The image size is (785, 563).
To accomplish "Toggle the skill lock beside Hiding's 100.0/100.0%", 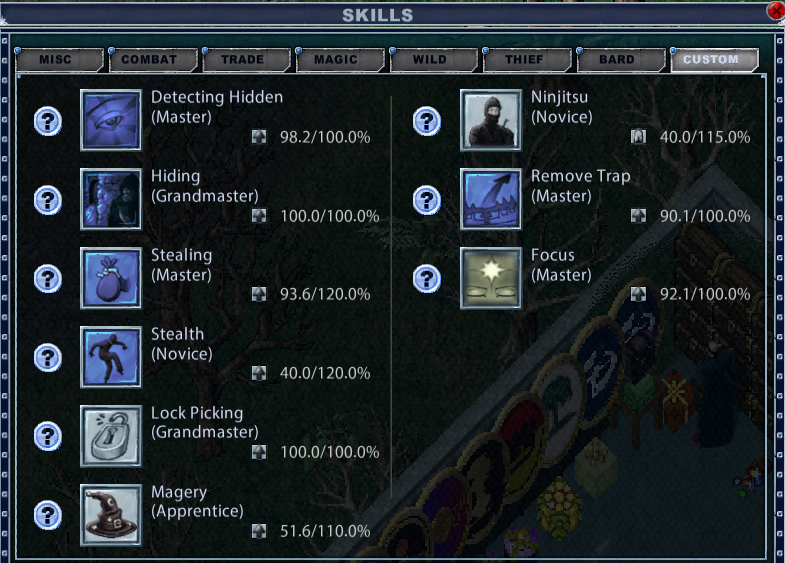I will [x=259, y=216].
